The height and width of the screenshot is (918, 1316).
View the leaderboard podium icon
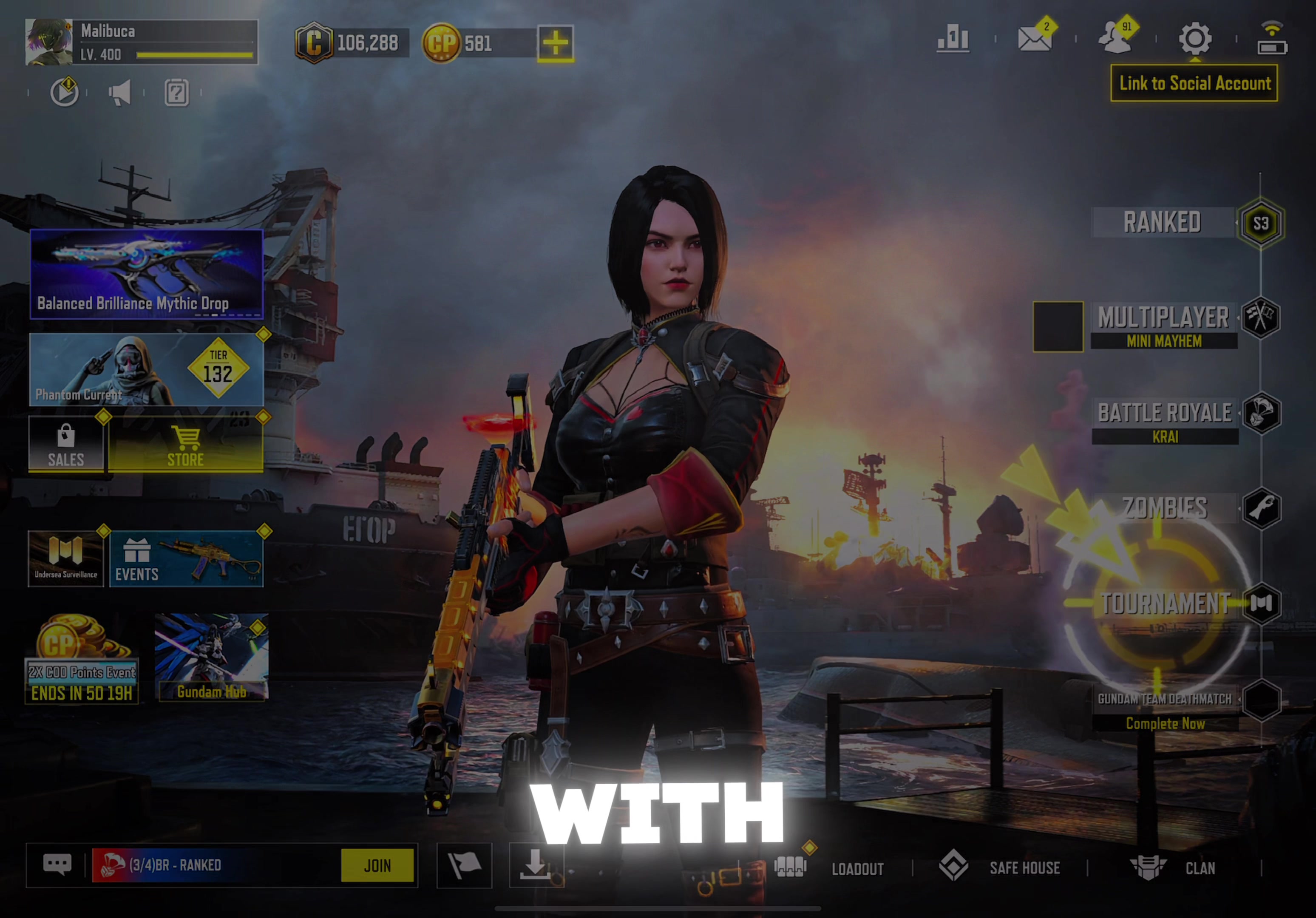tap(953, 39)
